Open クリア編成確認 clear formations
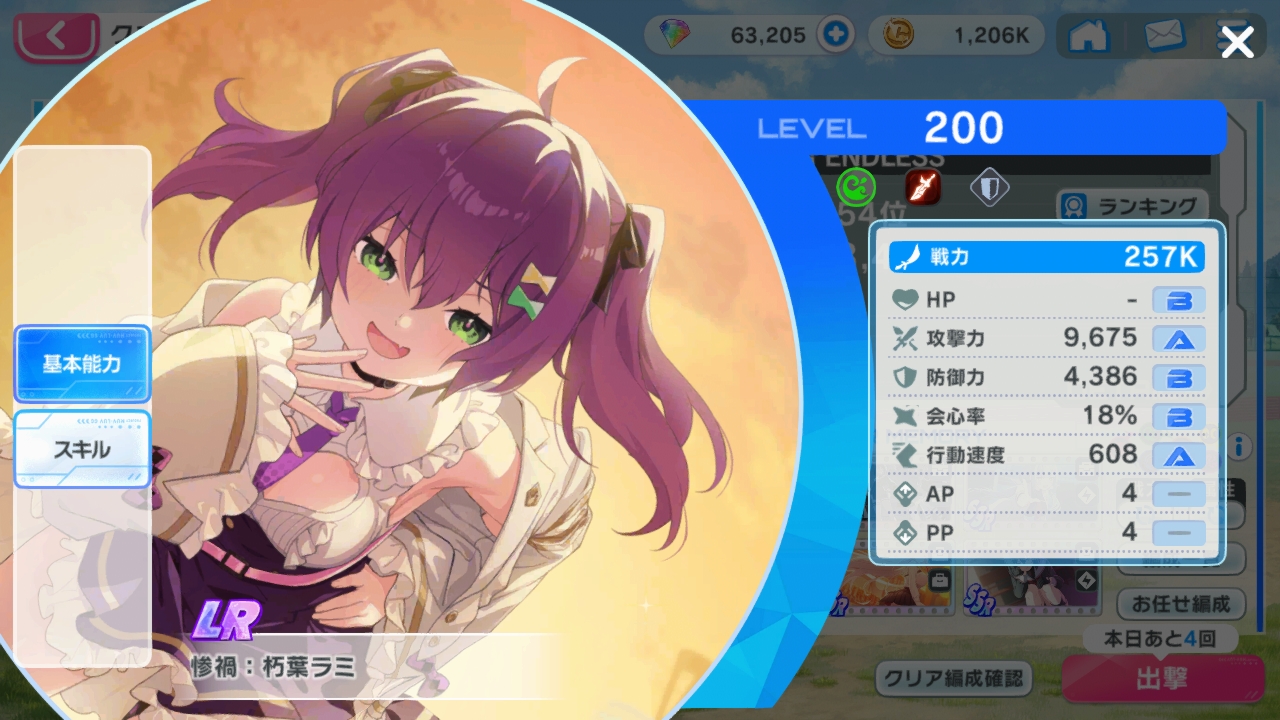 click(x=953, y=678)
